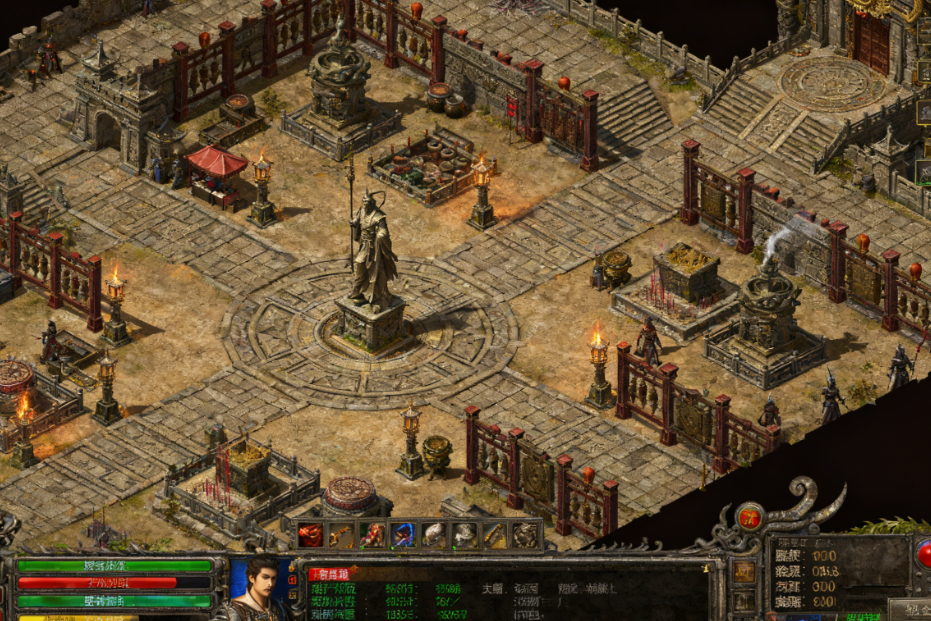Click the round red emblem button
Viewport: 931px width, 621px height.
(750, 516)
